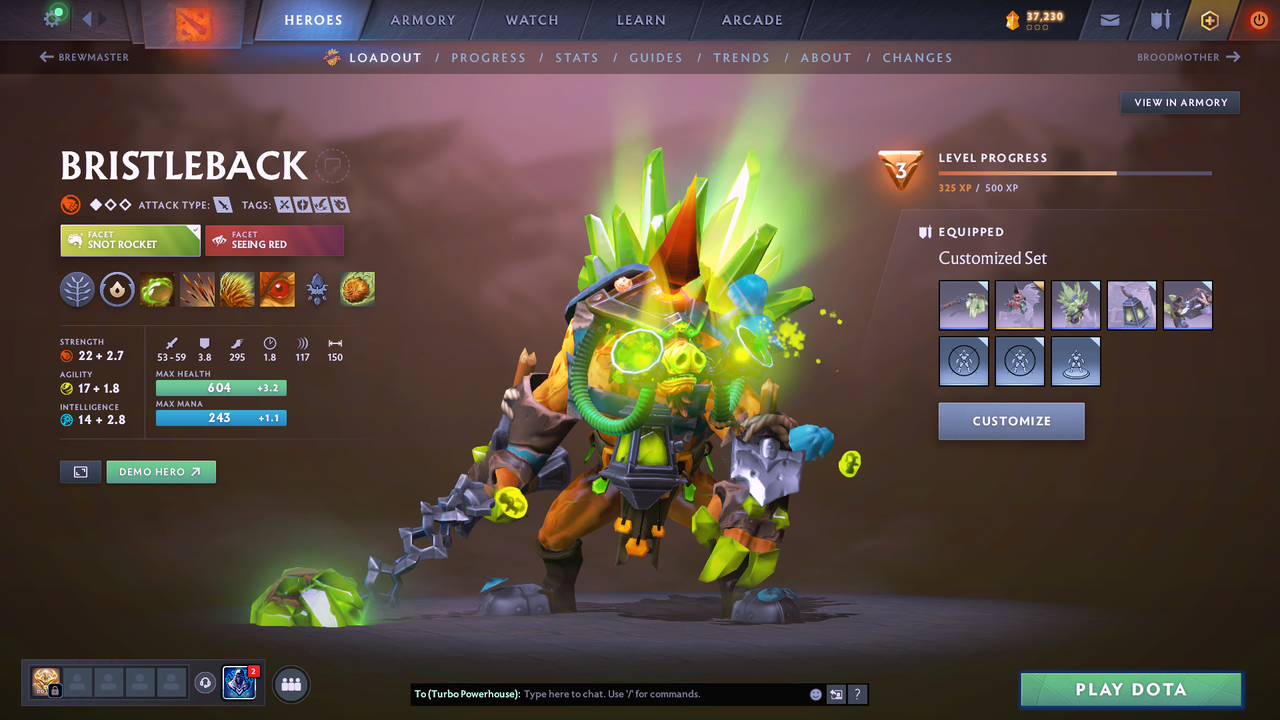Go to the Learn section
Viewport: 1280px width, 720px height.
click(641, 20)
